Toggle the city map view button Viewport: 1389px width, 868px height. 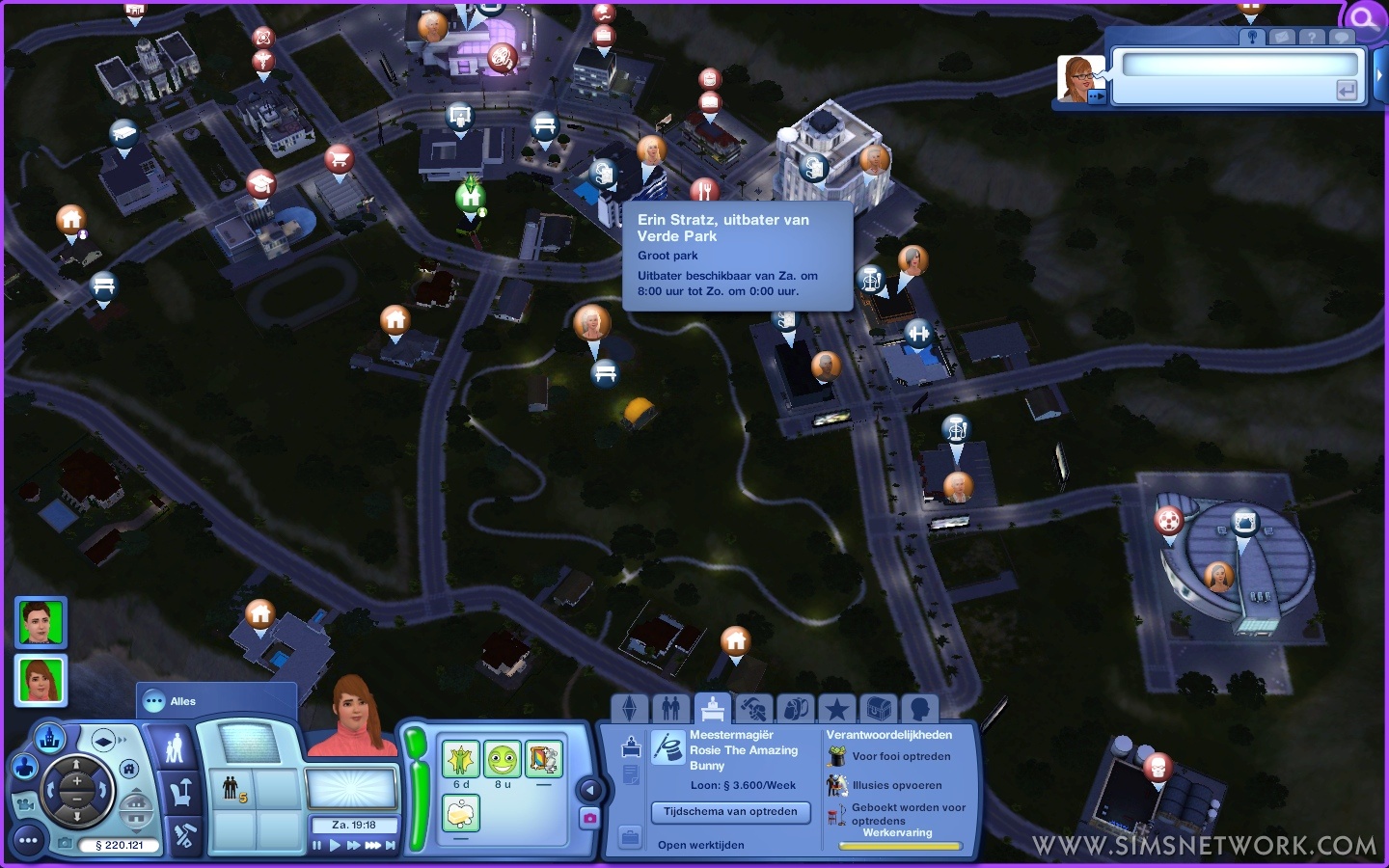click(50, 739)
